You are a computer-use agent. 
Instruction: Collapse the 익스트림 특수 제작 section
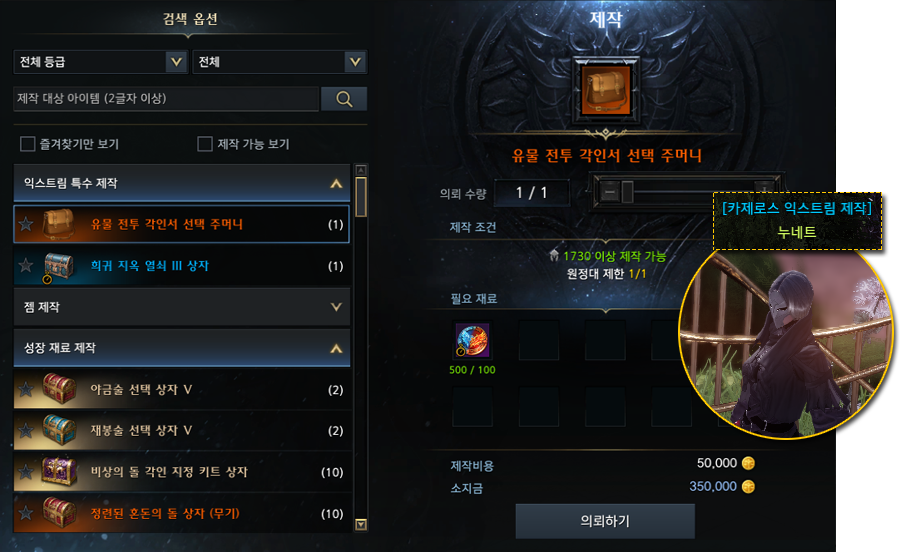pyautogui.click(x=336, y=184)
